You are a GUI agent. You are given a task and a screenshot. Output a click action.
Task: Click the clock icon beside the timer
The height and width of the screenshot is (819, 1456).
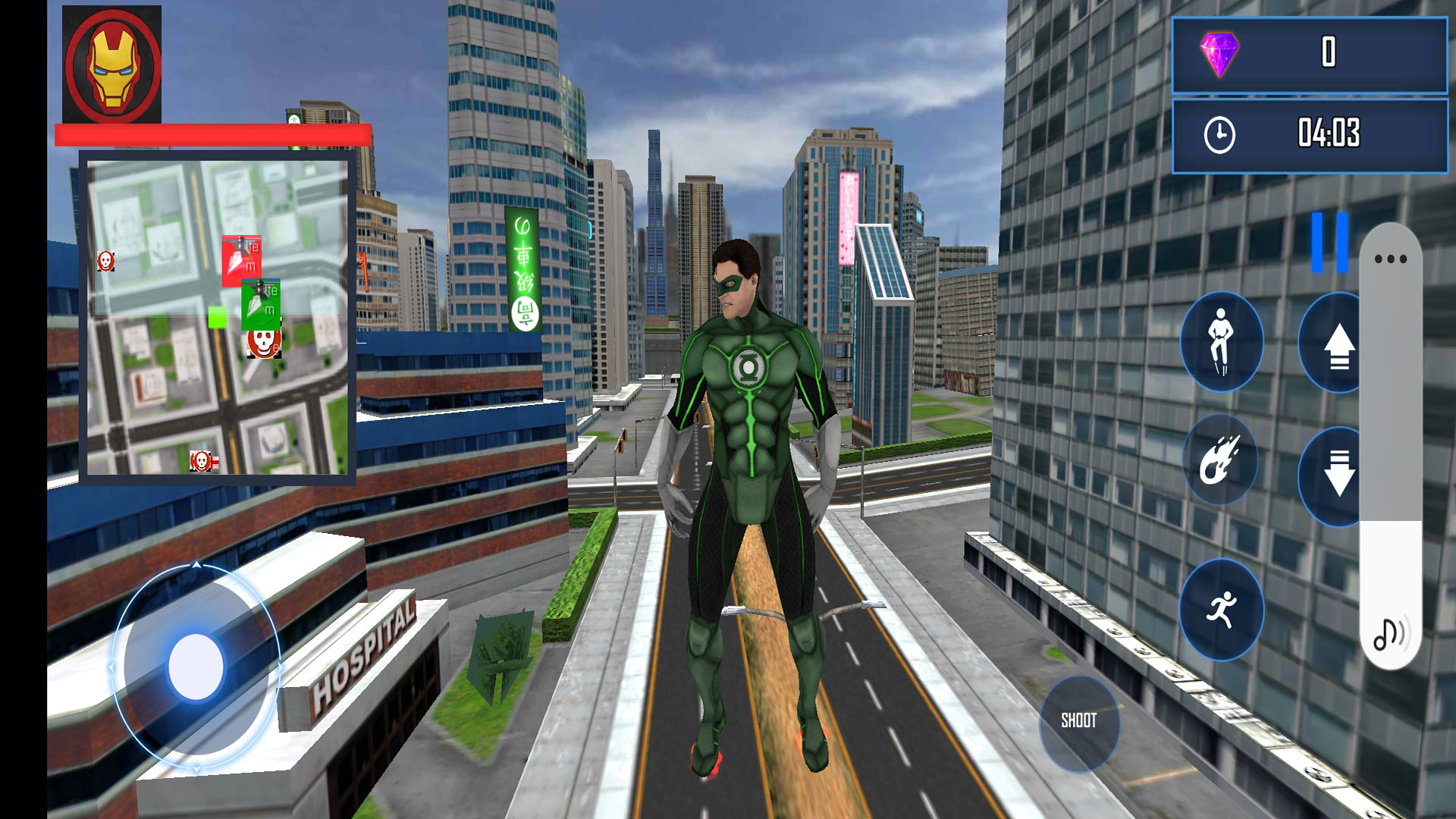(x=1219, y=133)
